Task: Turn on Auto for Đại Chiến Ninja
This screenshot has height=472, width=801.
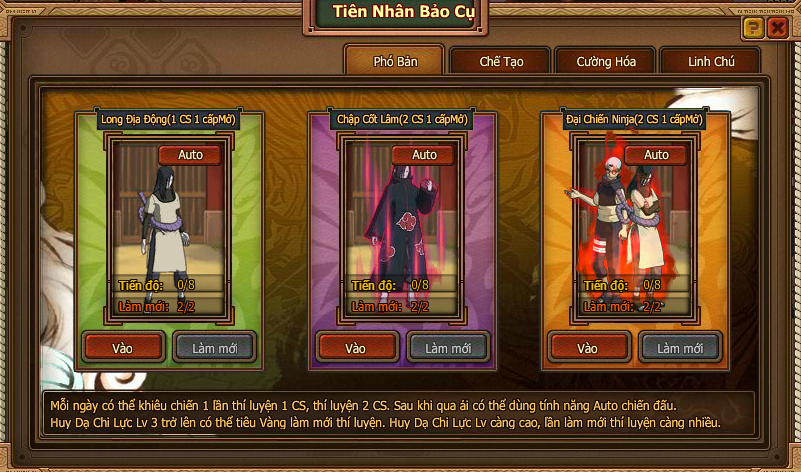Action: point(656,155)
